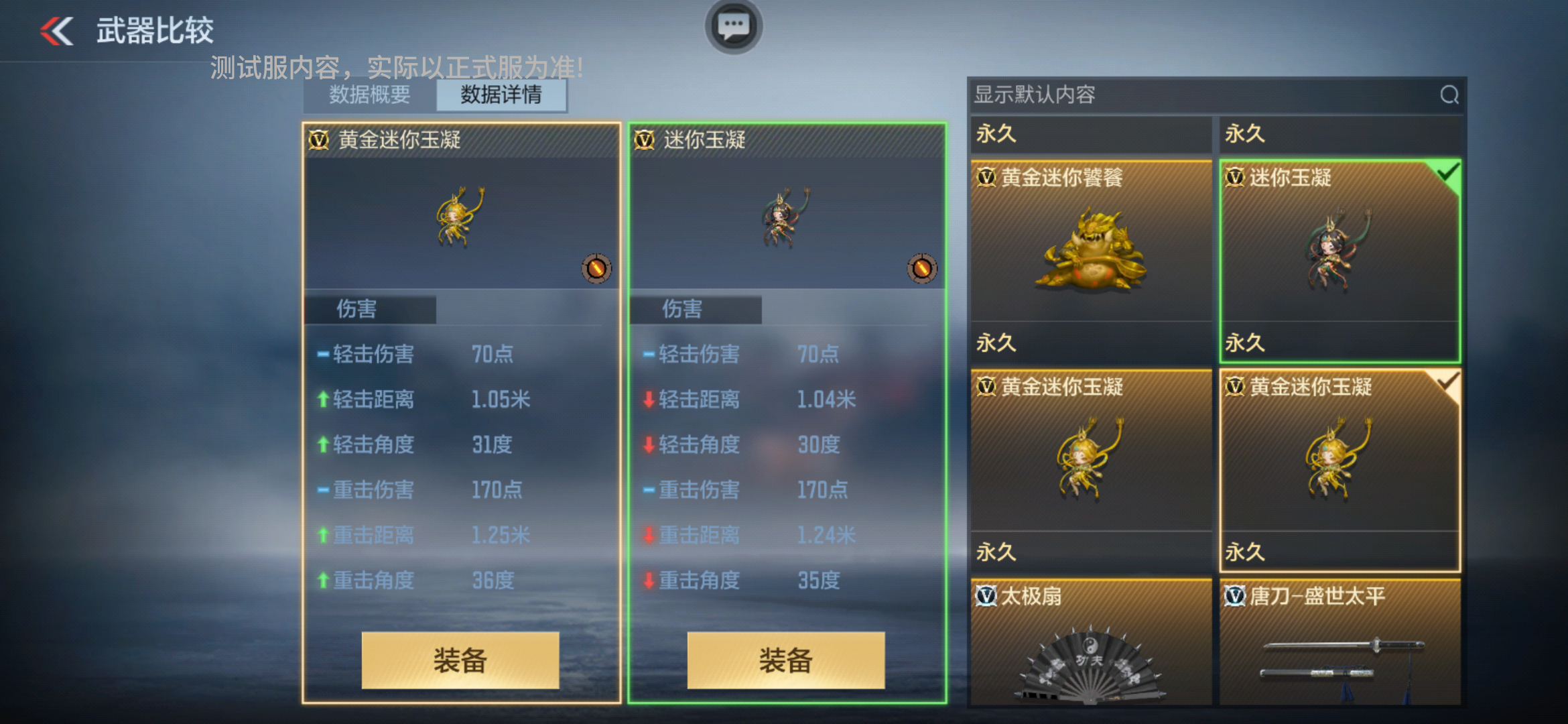Equip 黄金迷你玉凝 with its 装备 button

pos(460,660)
